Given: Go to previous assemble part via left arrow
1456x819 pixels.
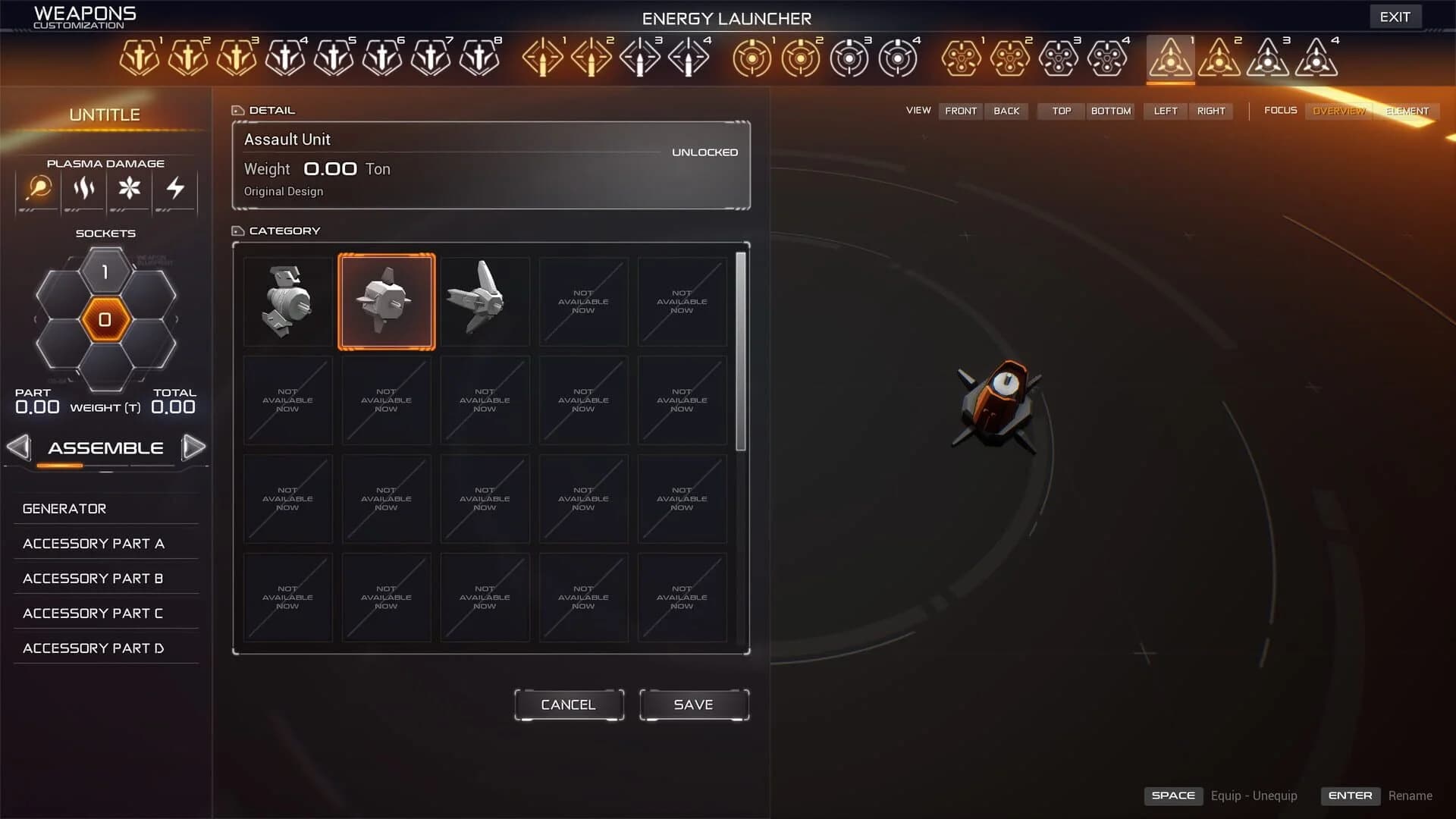Looking at the screenshot, I should tap(18, 447).
